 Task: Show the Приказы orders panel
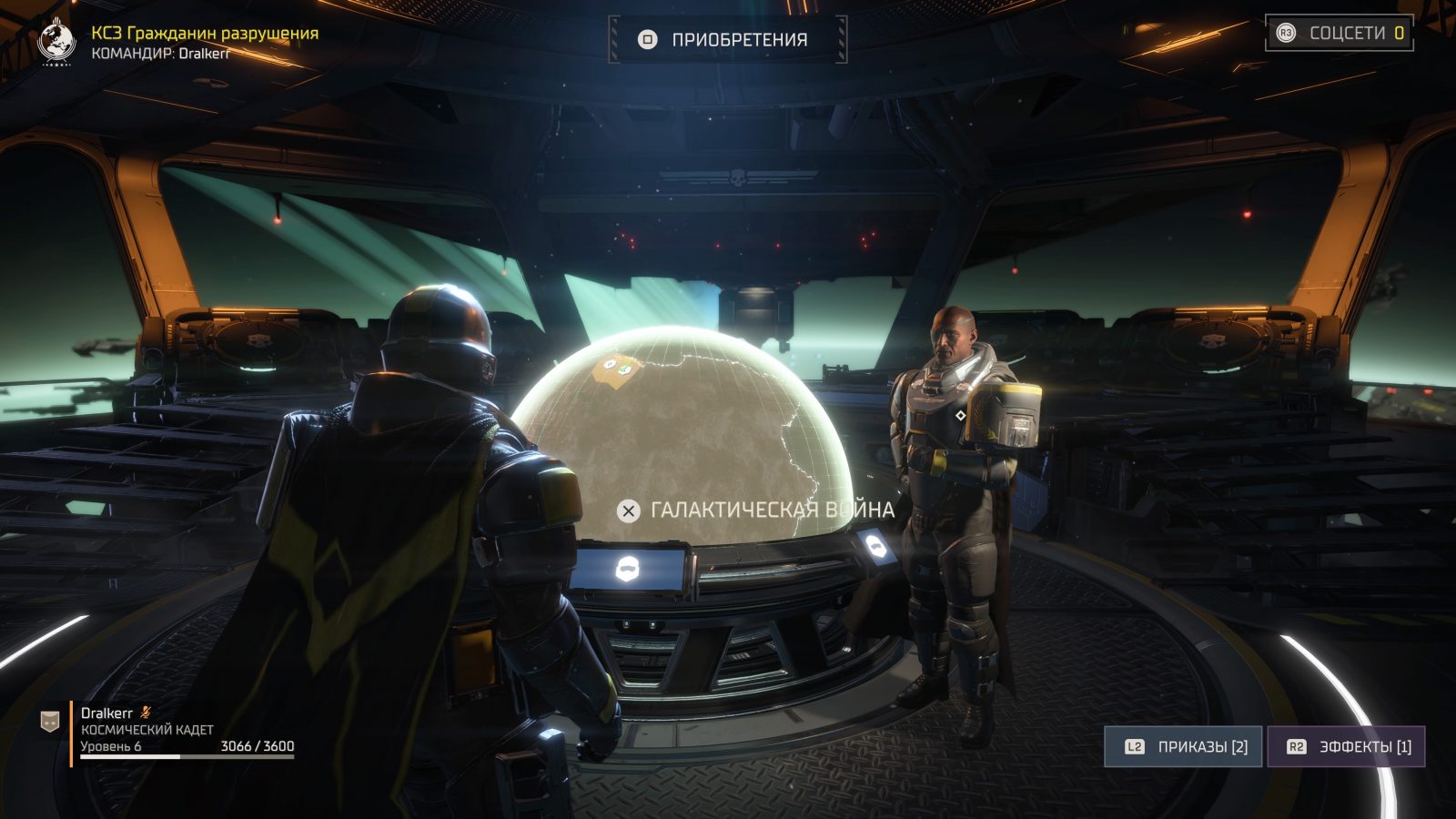click(1183, 747)
